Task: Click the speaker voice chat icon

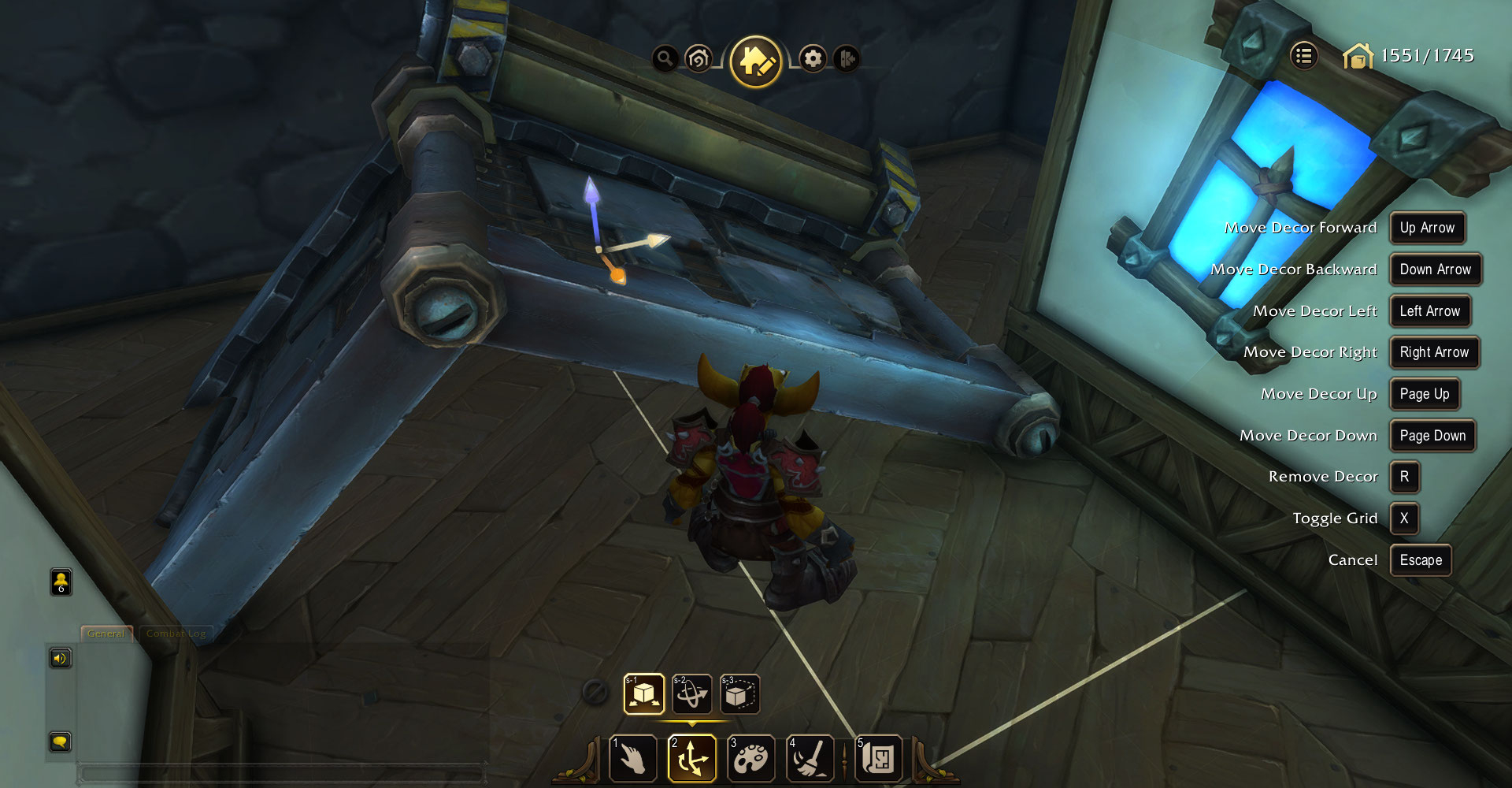Action: click(x=61, y=658)
